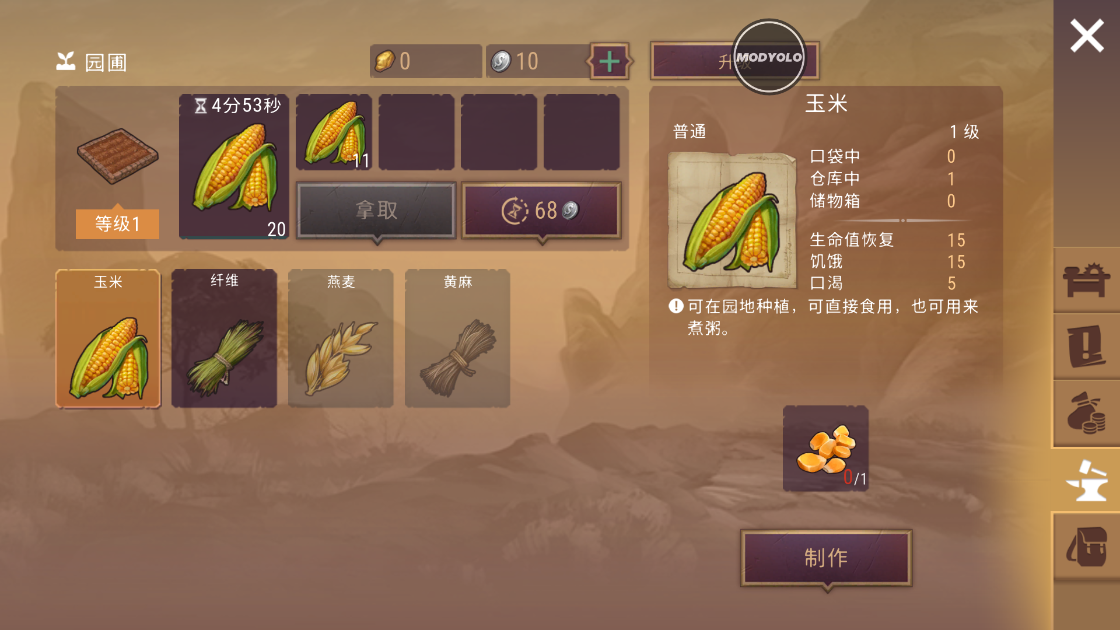Open the backpack inventory tab
This screenshot has height=630, width=1120.
tap(1086, 546)
